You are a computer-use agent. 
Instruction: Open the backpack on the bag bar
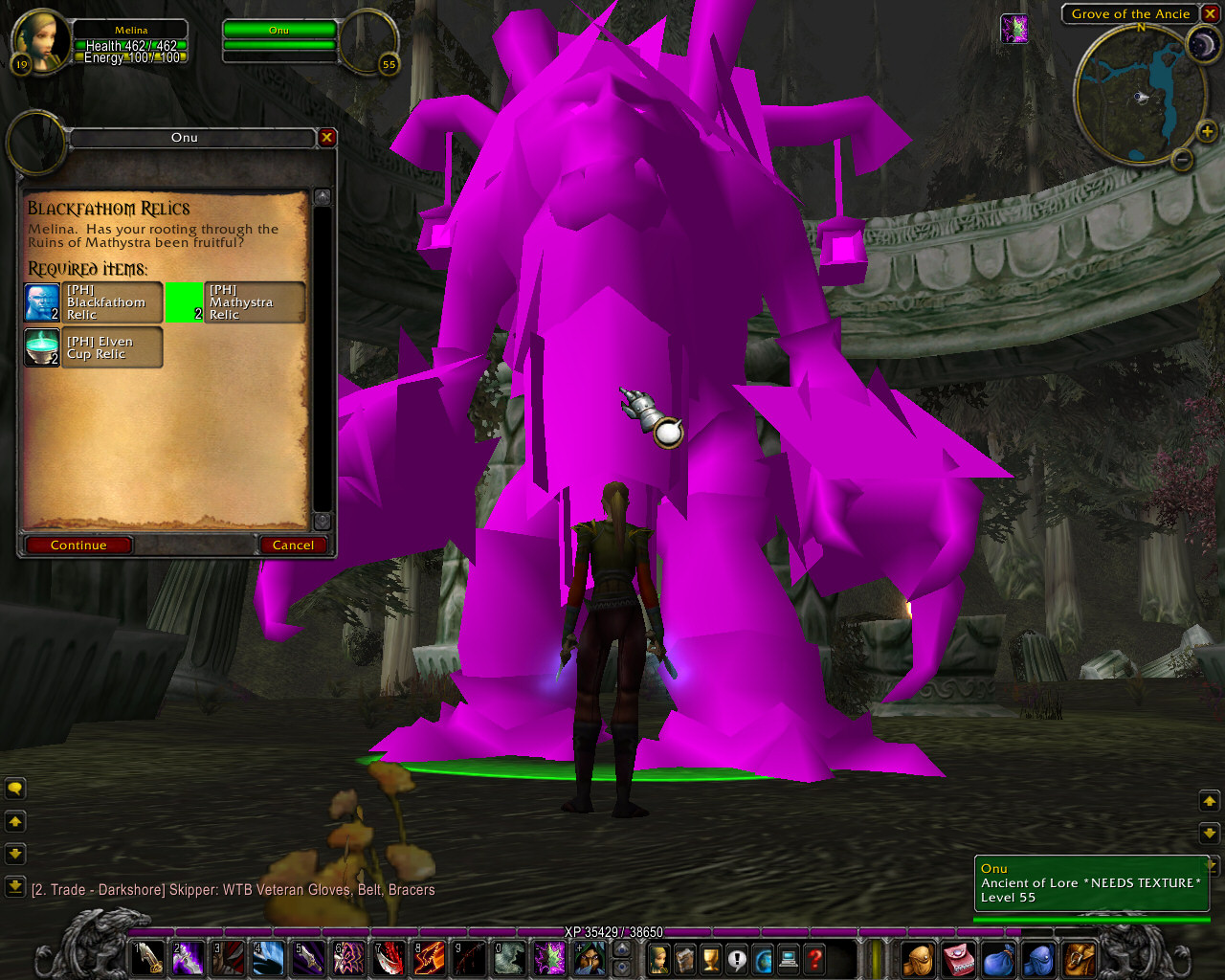(x=919, y=958)
